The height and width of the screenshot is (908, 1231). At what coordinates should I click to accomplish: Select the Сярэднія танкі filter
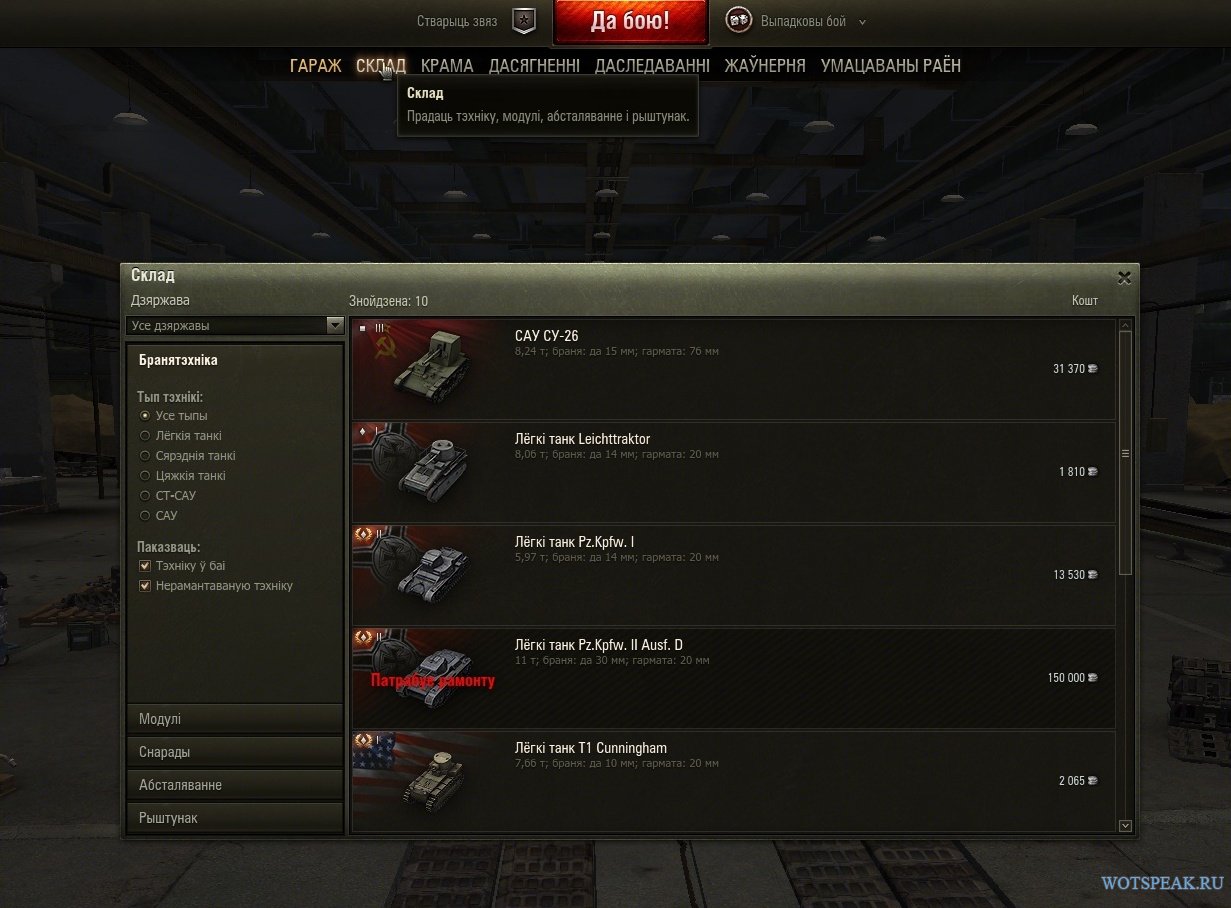point(146,456)
